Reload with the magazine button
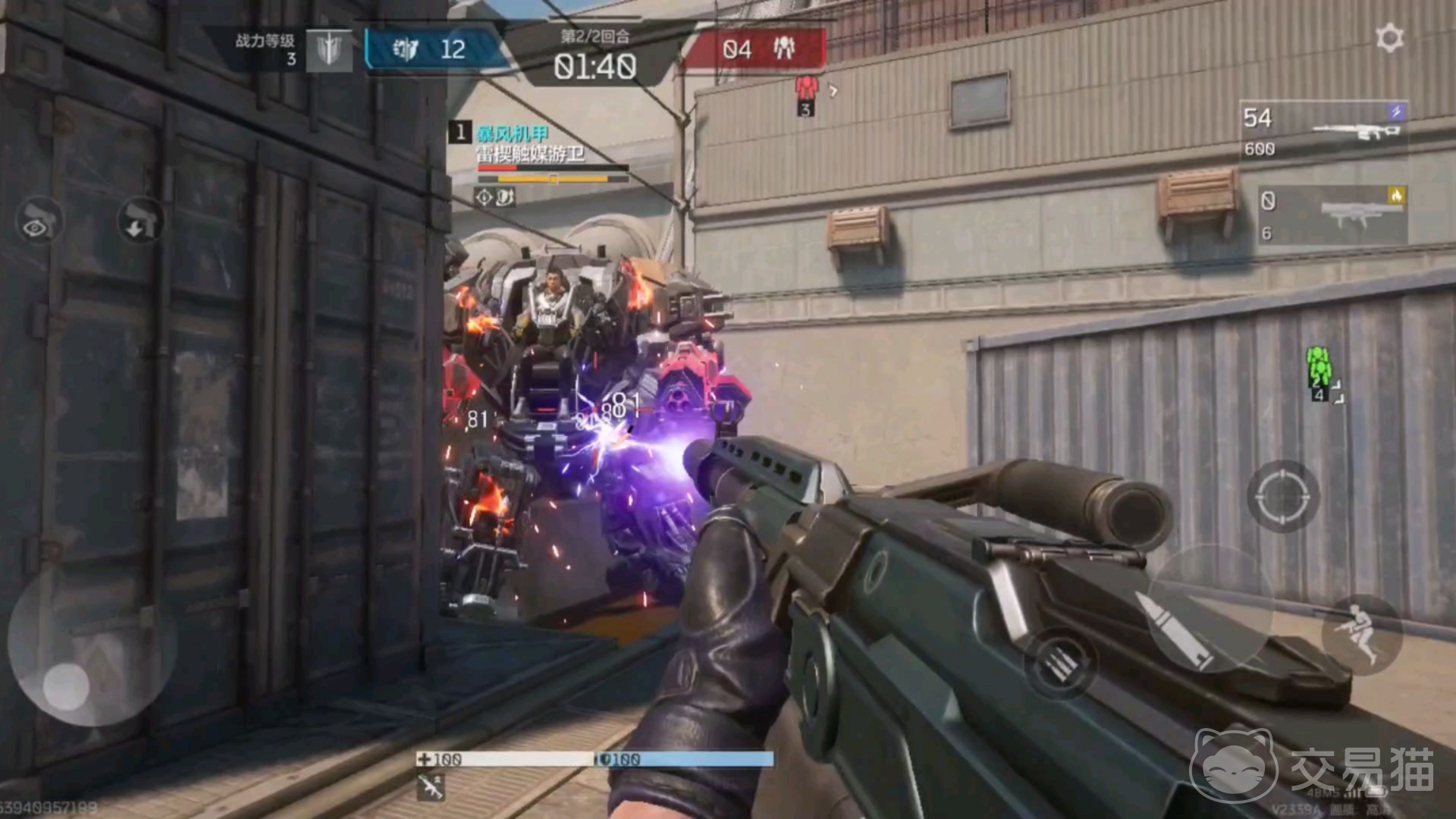 pos(1060,665)
